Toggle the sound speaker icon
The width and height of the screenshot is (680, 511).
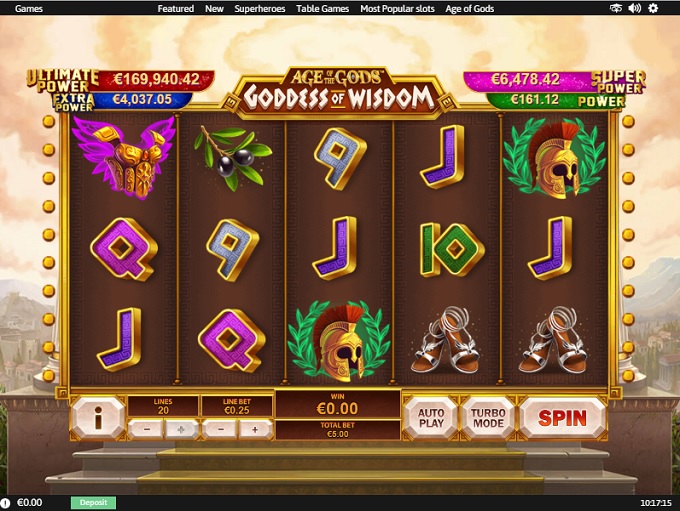pyautogui.click(x=635, y=8)
